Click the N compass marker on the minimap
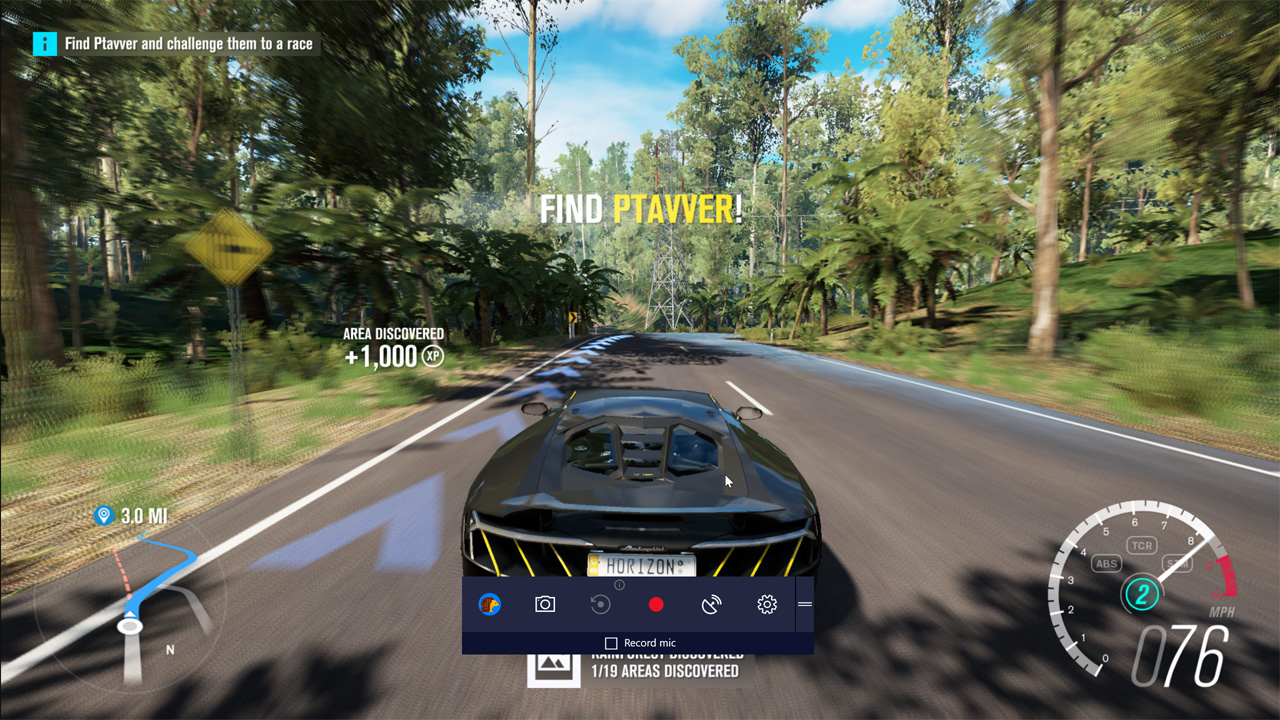Image resolution: width=1280 pixels, height=720 pixels. point(172,650)
